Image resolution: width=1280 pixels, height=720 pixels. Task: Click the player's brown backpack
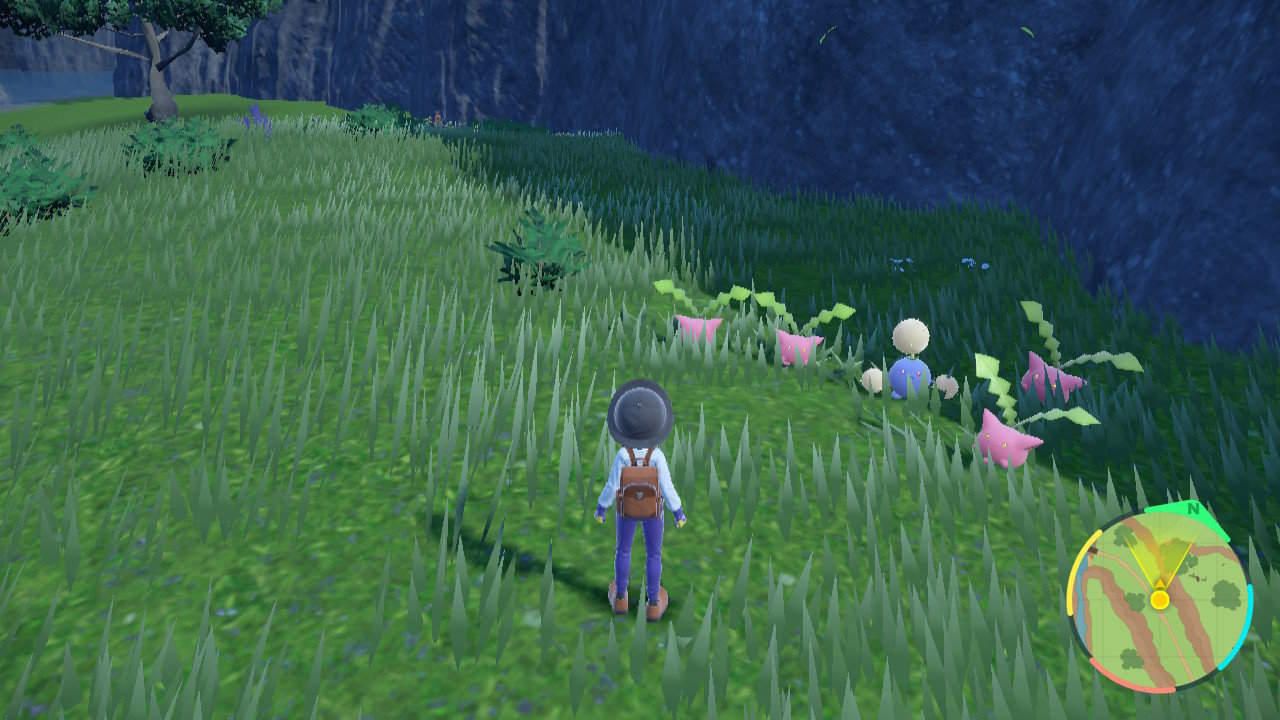click(640, 490)
